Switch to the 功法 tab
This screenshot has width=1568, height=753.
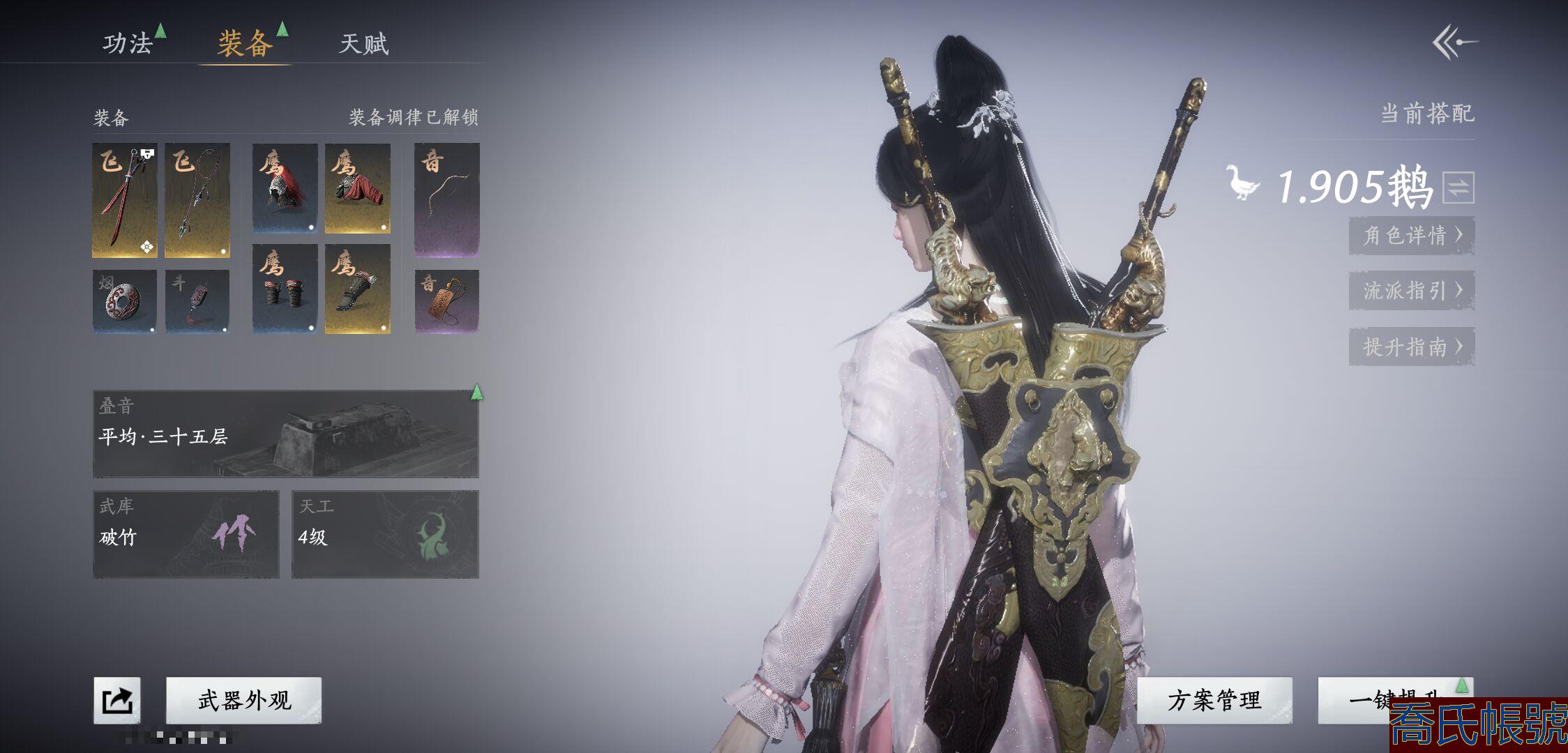point(128,44)
